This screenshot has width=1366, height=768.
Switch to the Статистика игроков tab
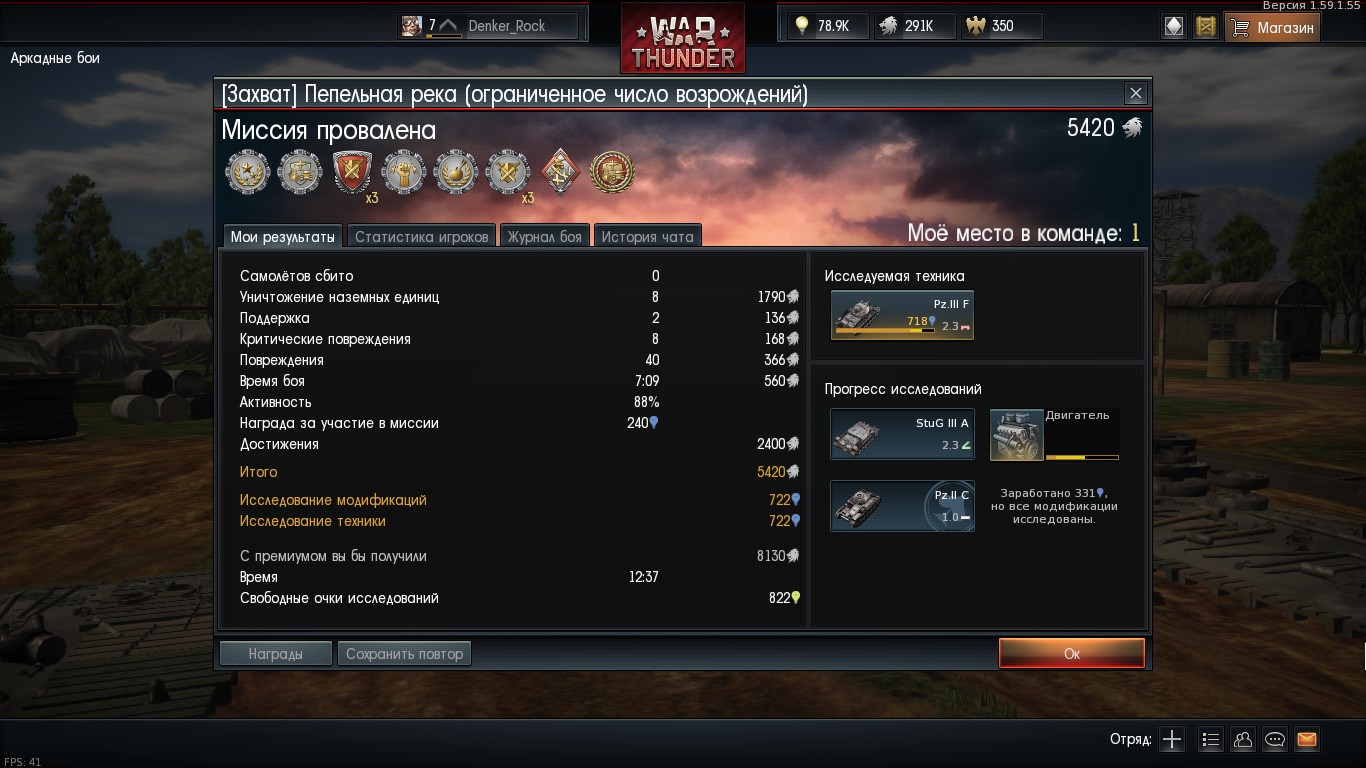pyautogui.click(x=421, y=237)
